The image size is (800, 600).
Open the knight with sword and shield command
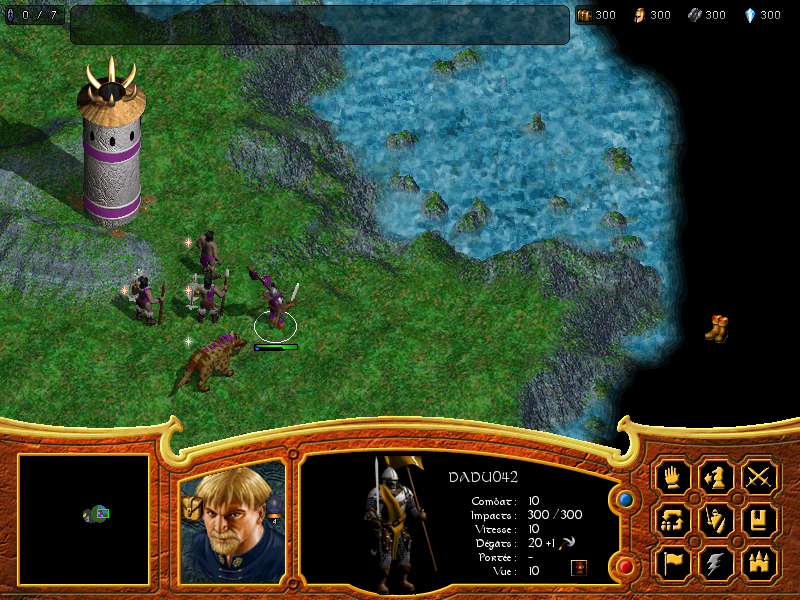point(716,520)
